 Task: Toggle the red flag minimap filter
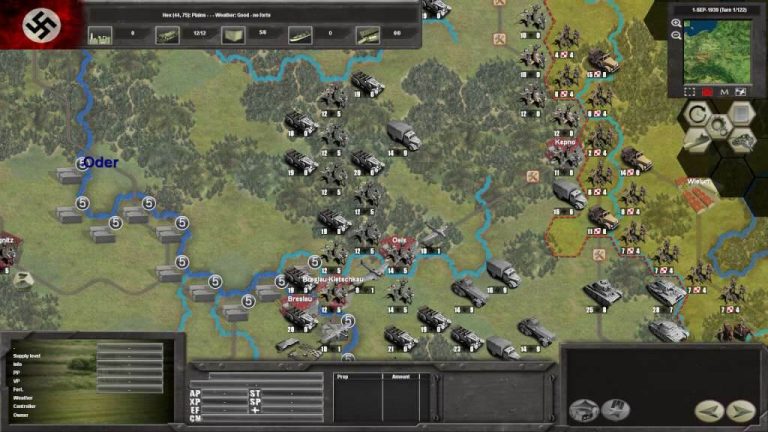click(706, 90)
